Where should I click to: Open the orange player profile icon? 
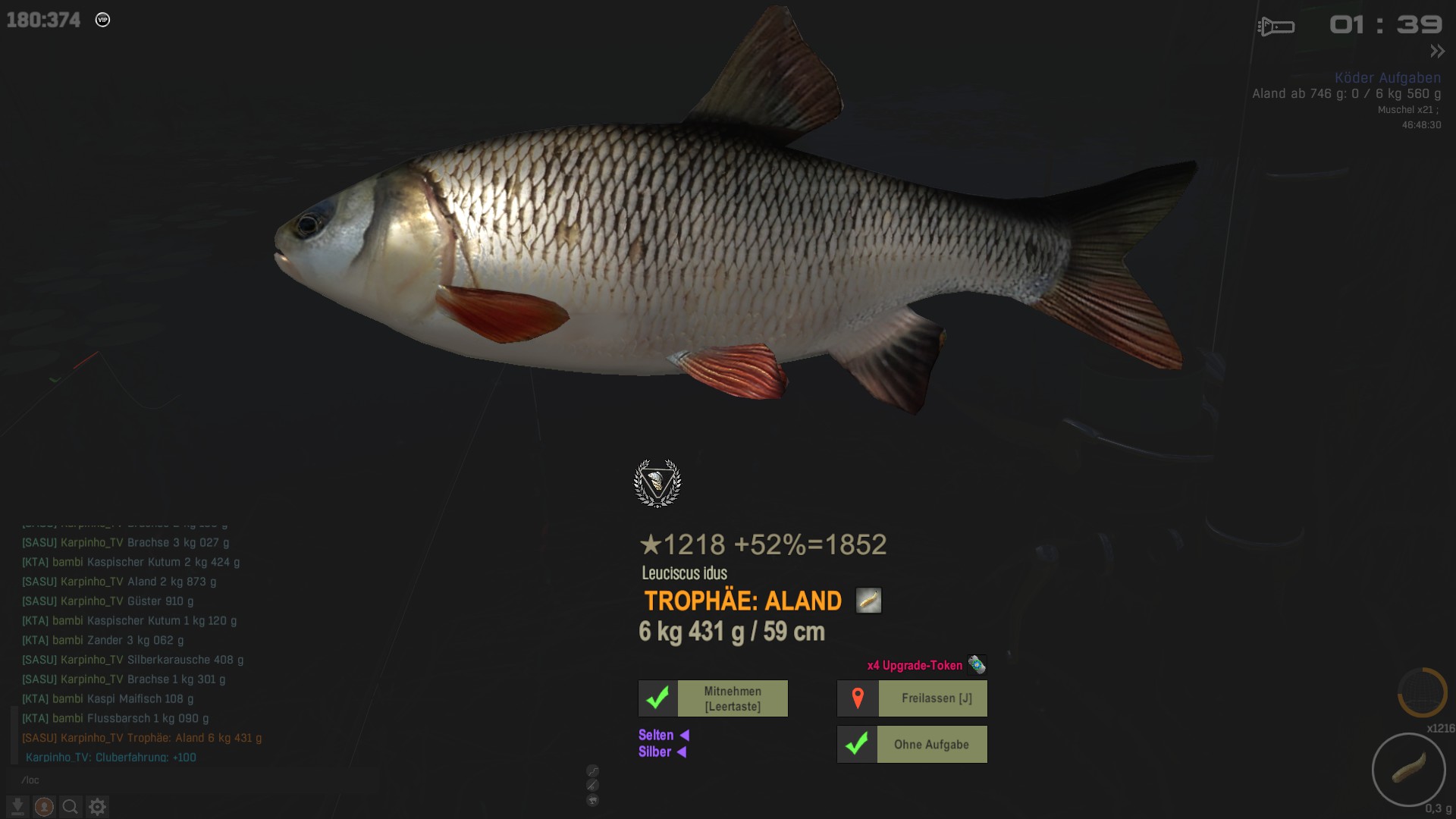click(x=44, y=807)
